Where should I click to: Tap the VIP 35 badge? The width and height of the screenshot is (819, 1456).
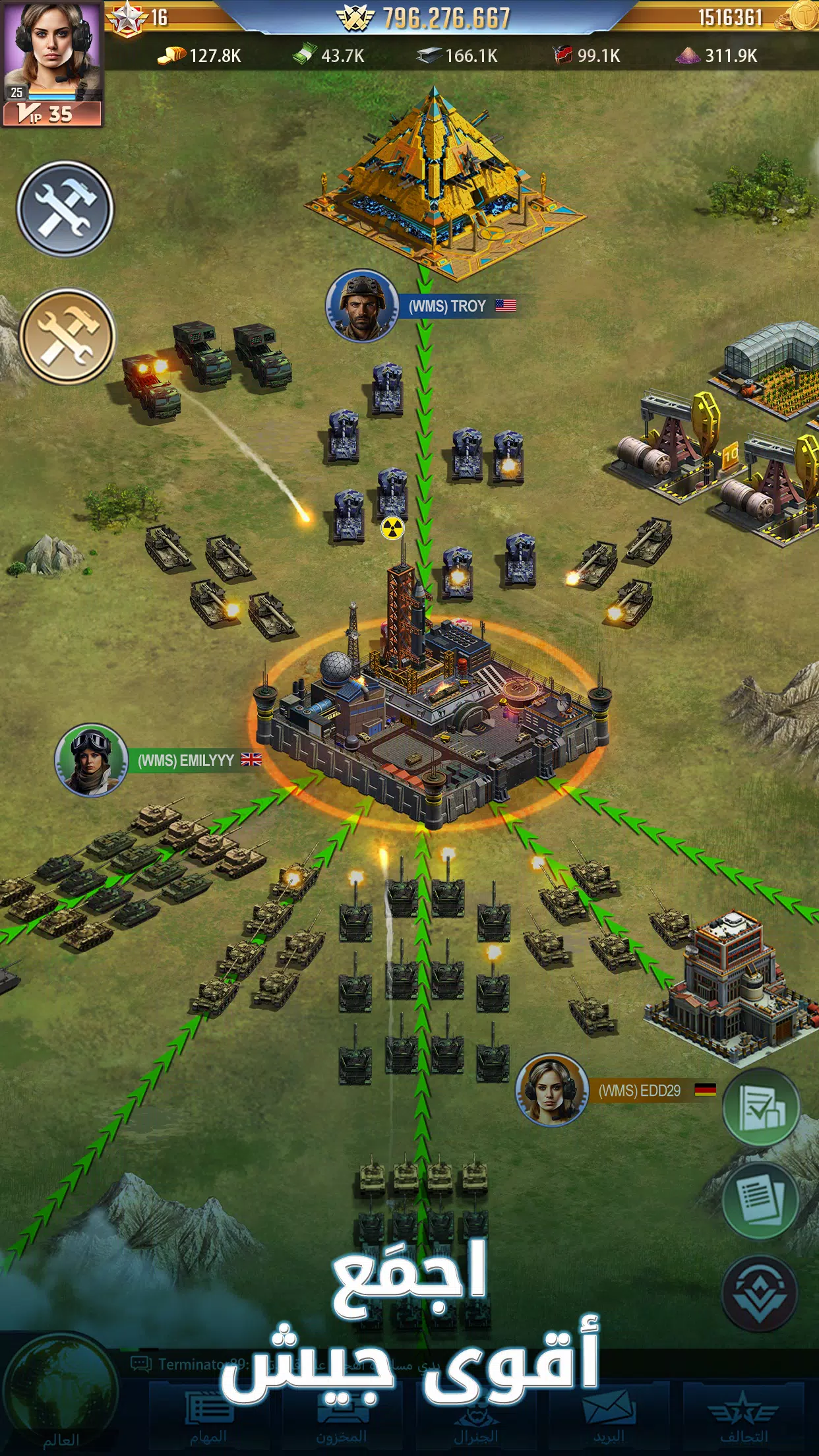coord(51,114)
